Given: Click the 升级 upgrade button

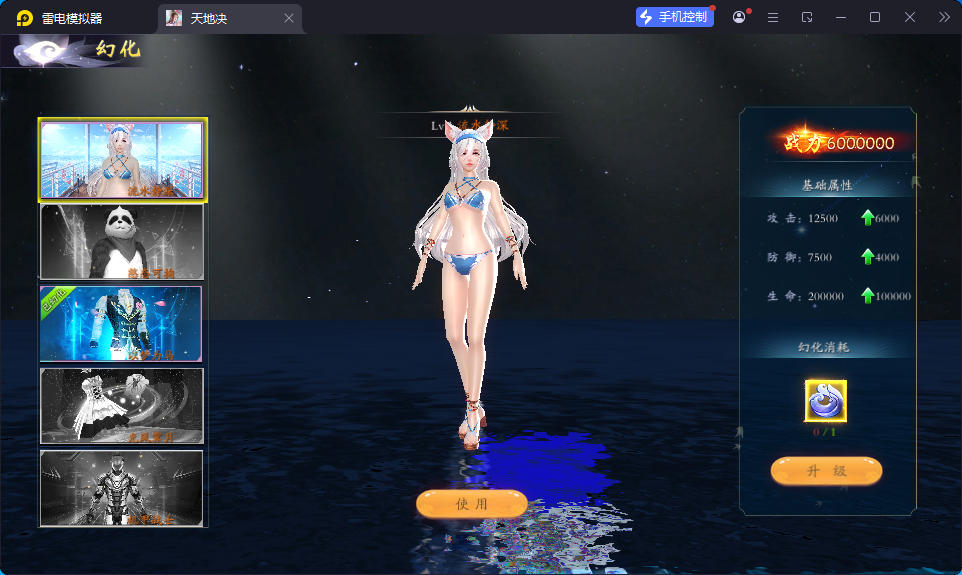Looking at the screenshot, I should click(826, 471).
